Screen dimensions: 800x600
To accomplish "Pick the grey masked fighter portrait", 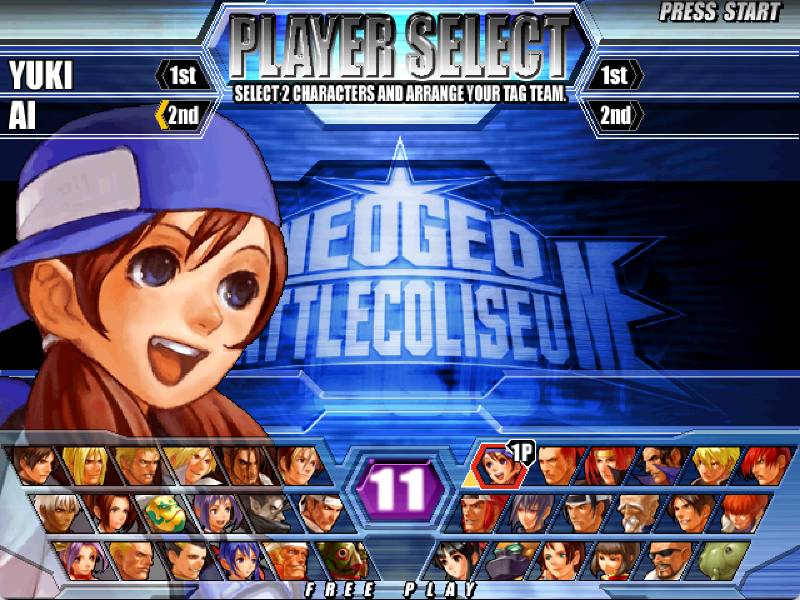I will (265, 512).
